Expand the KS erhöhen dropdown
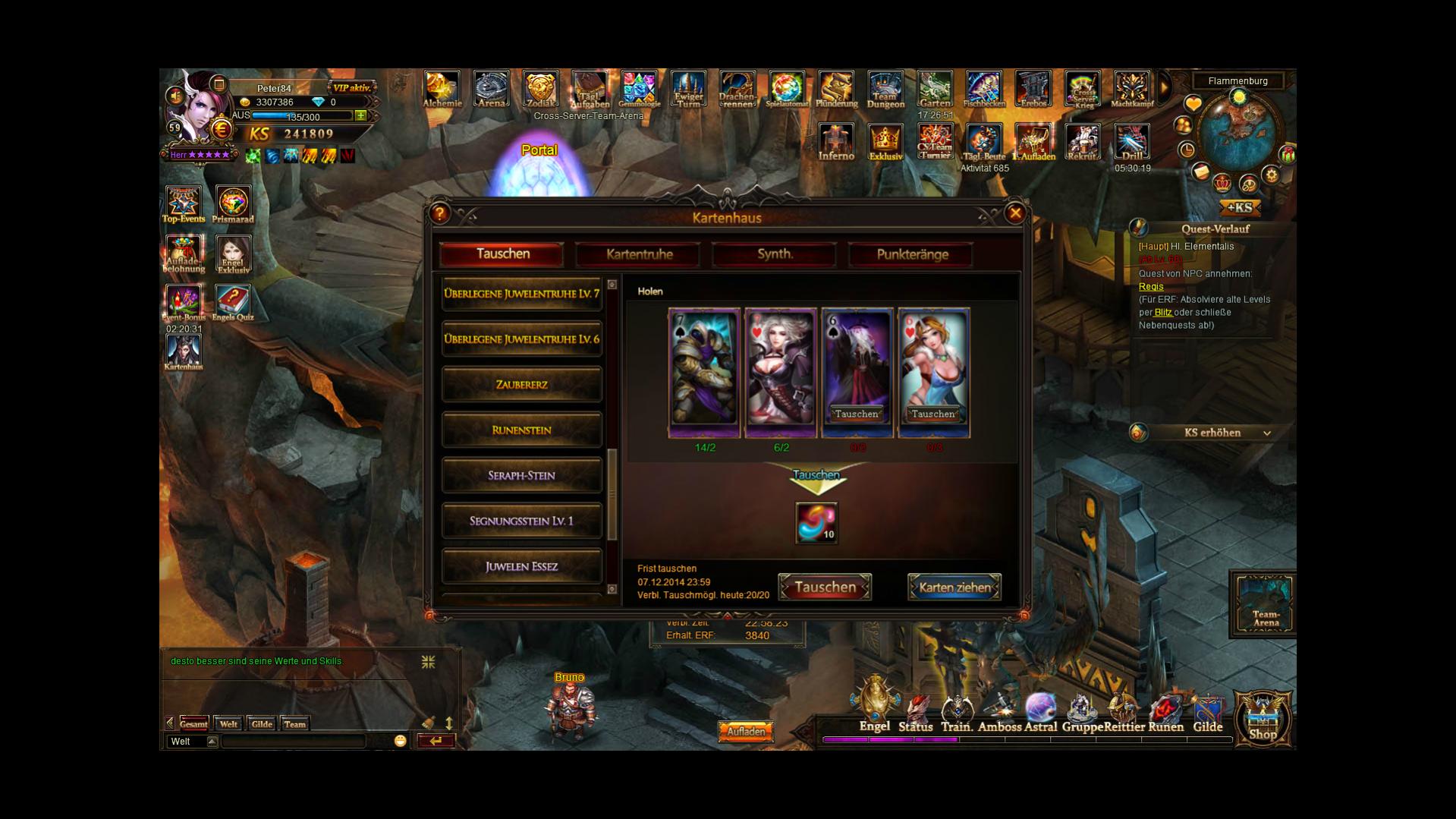This screenshot has height=819, width=1456. point(1266,433)
